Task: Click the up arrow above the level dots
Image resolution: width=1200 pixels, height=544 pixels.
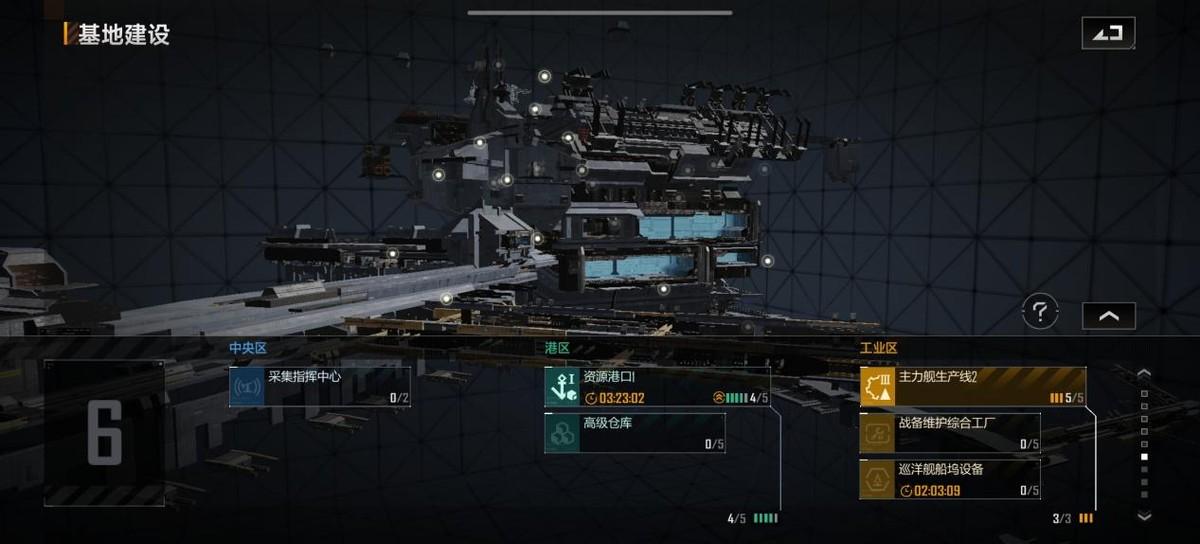Action: [1145, 374]
